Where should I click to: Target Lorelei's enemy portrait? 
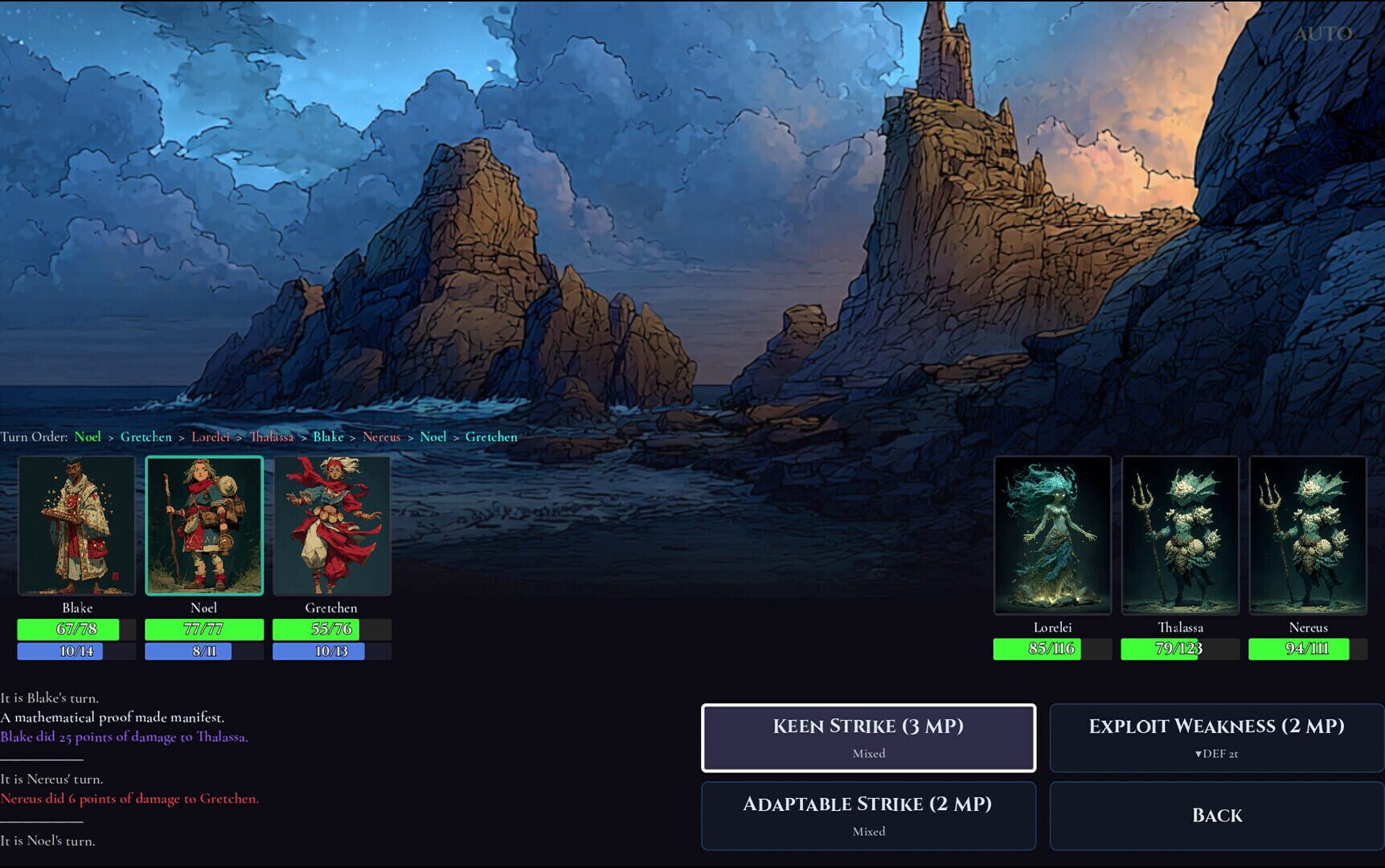click(x=1053, y=534)
